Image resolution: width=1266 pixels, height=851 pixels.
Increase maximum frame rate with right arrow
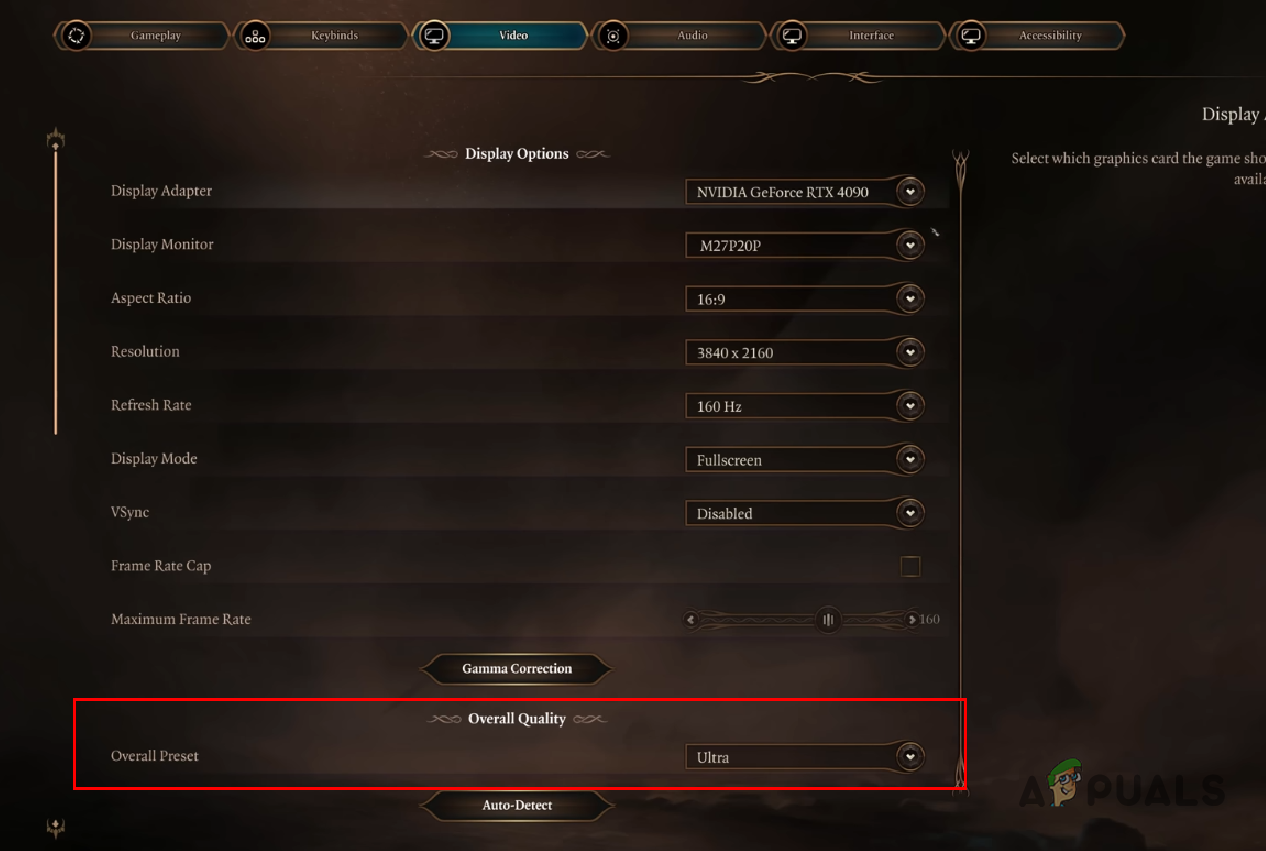(x=911, y=620)
